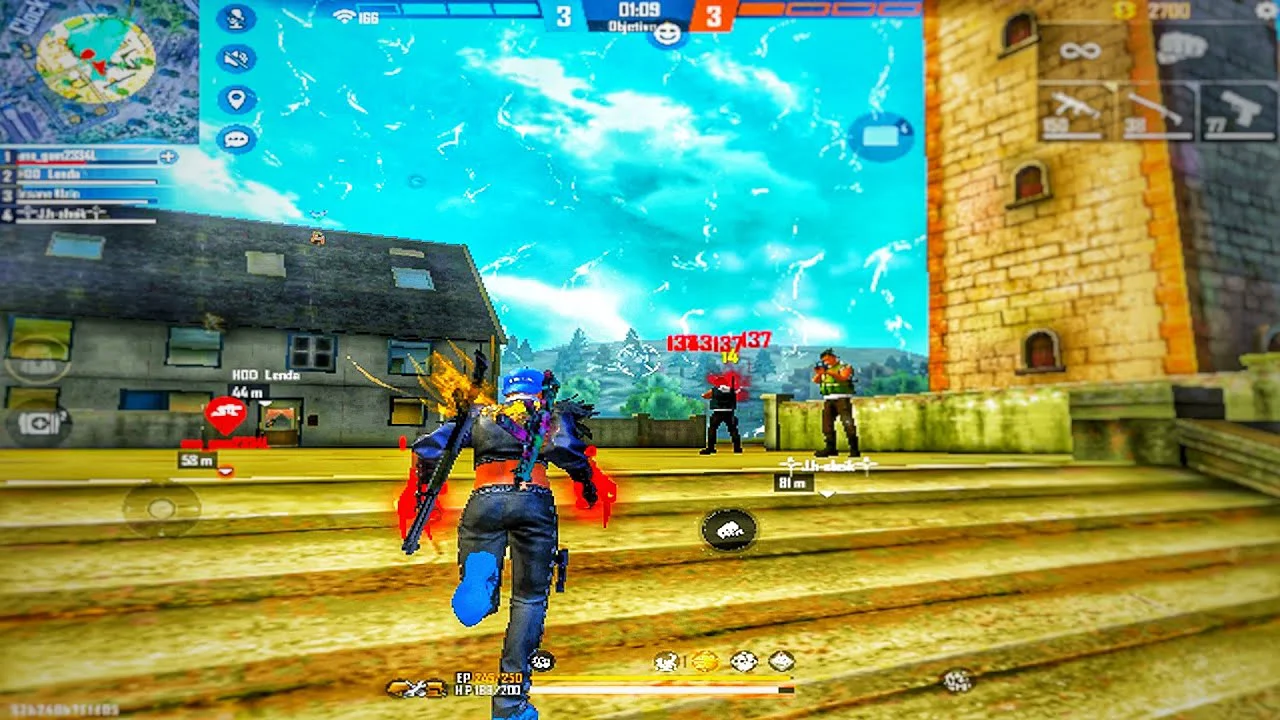Open the smiley emote button
Viewport: 1280px width, 720px height.
pyautogui.click(x=667, y=35)
